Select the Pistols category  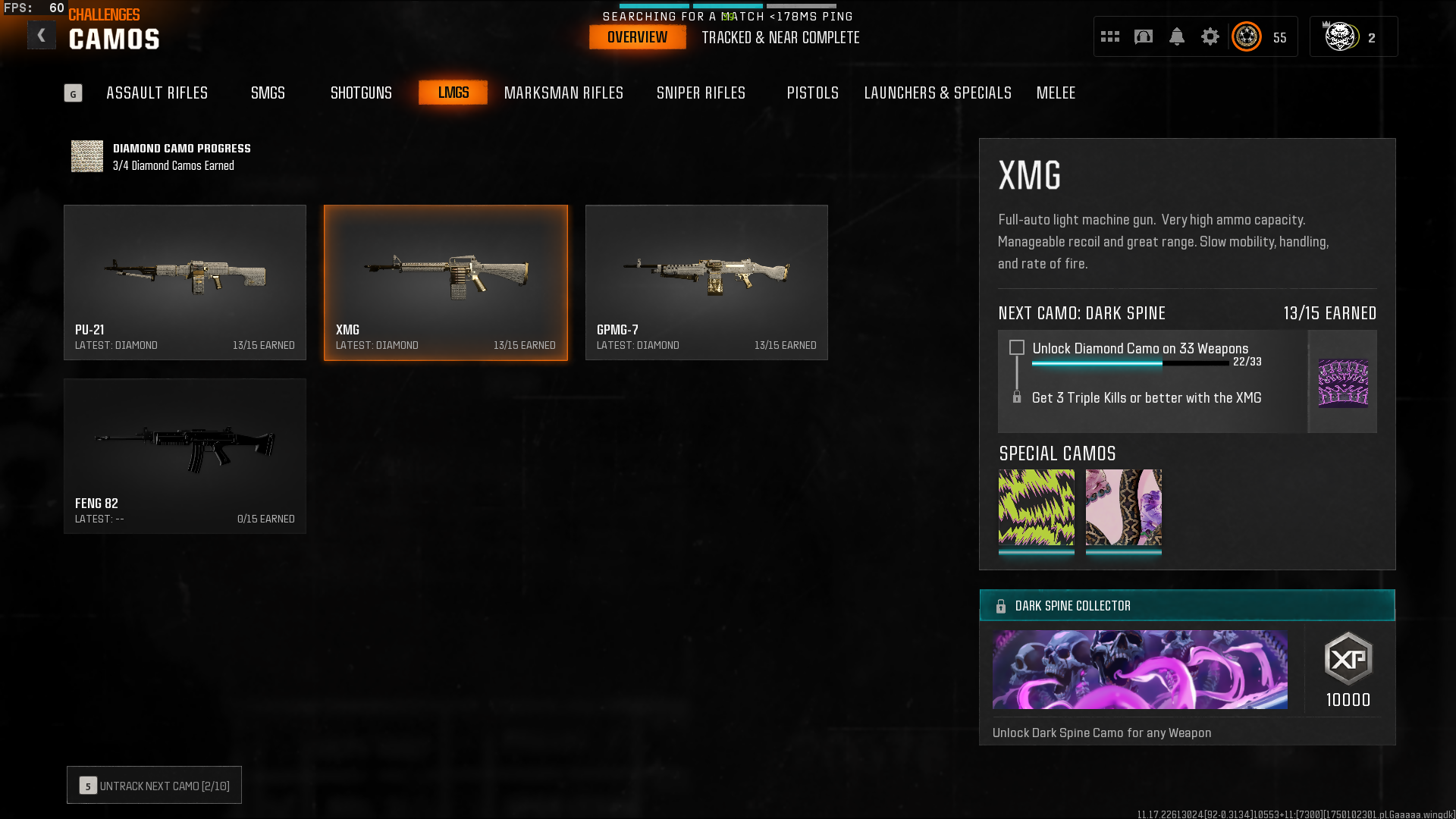[812, 93]
